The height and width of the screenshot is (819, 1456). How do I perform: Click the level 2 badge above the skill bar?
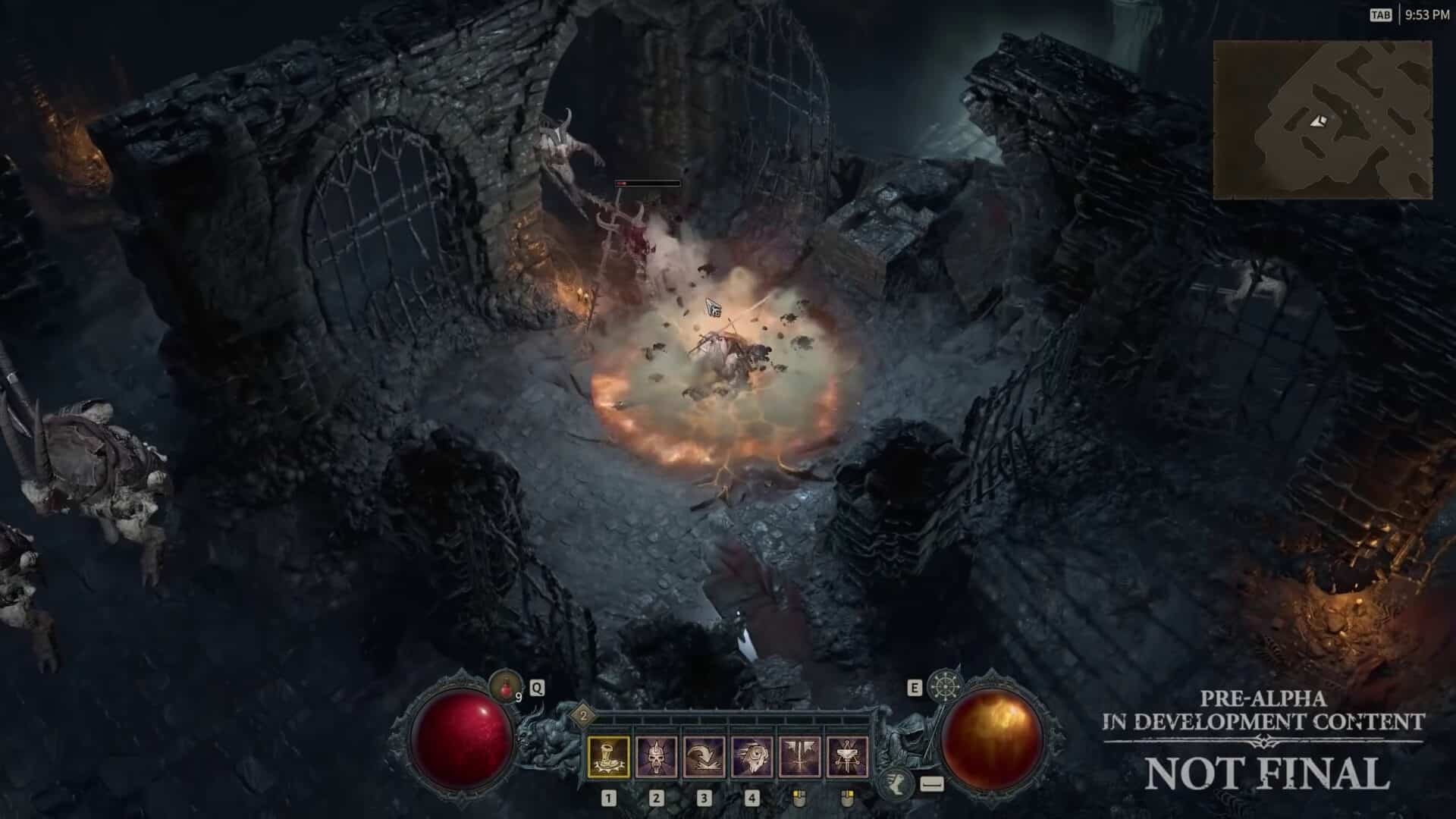tap(584, 715)
